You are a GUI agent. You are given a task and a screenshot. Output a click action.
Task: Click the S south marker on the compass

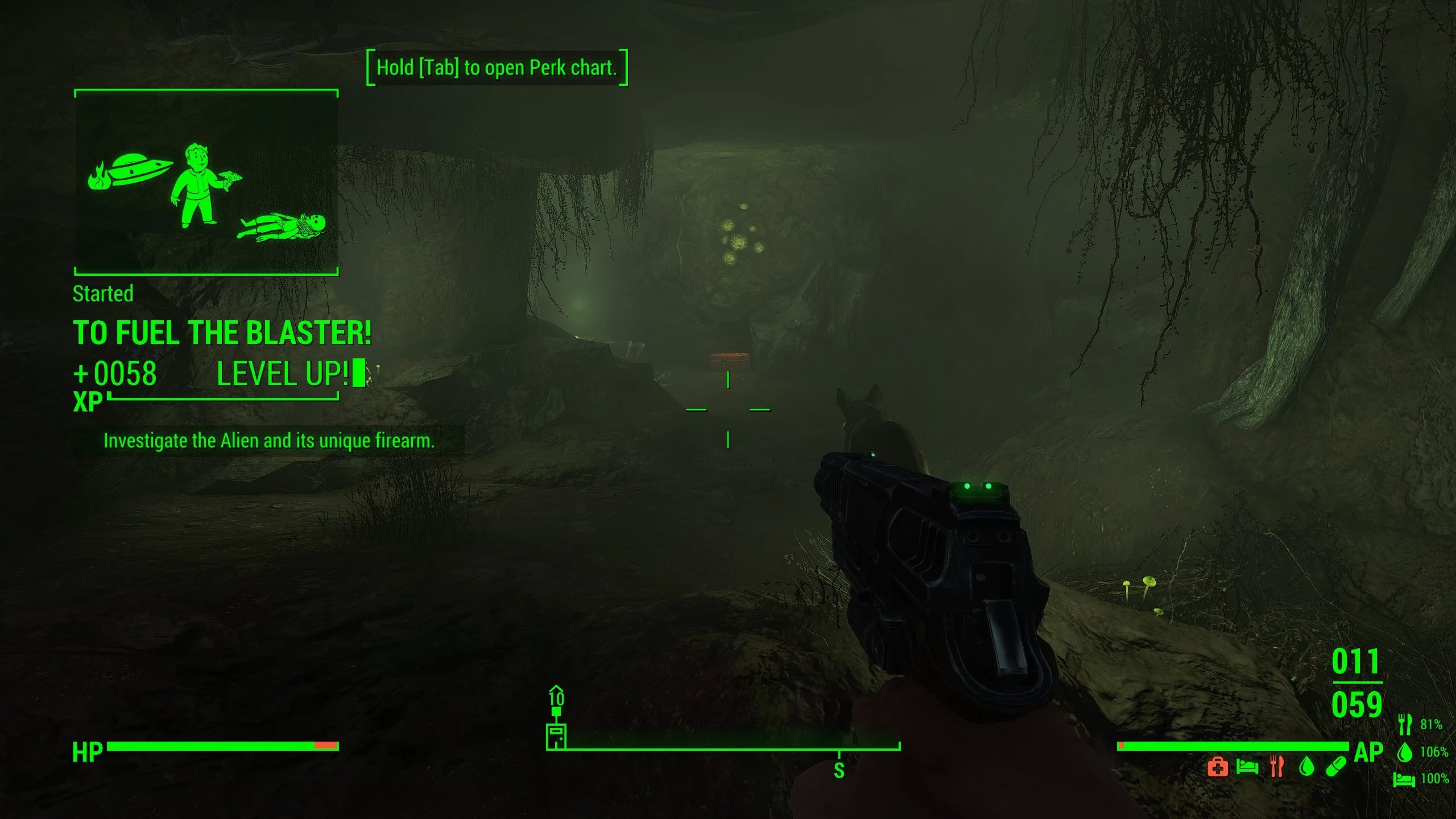point(839,771)
